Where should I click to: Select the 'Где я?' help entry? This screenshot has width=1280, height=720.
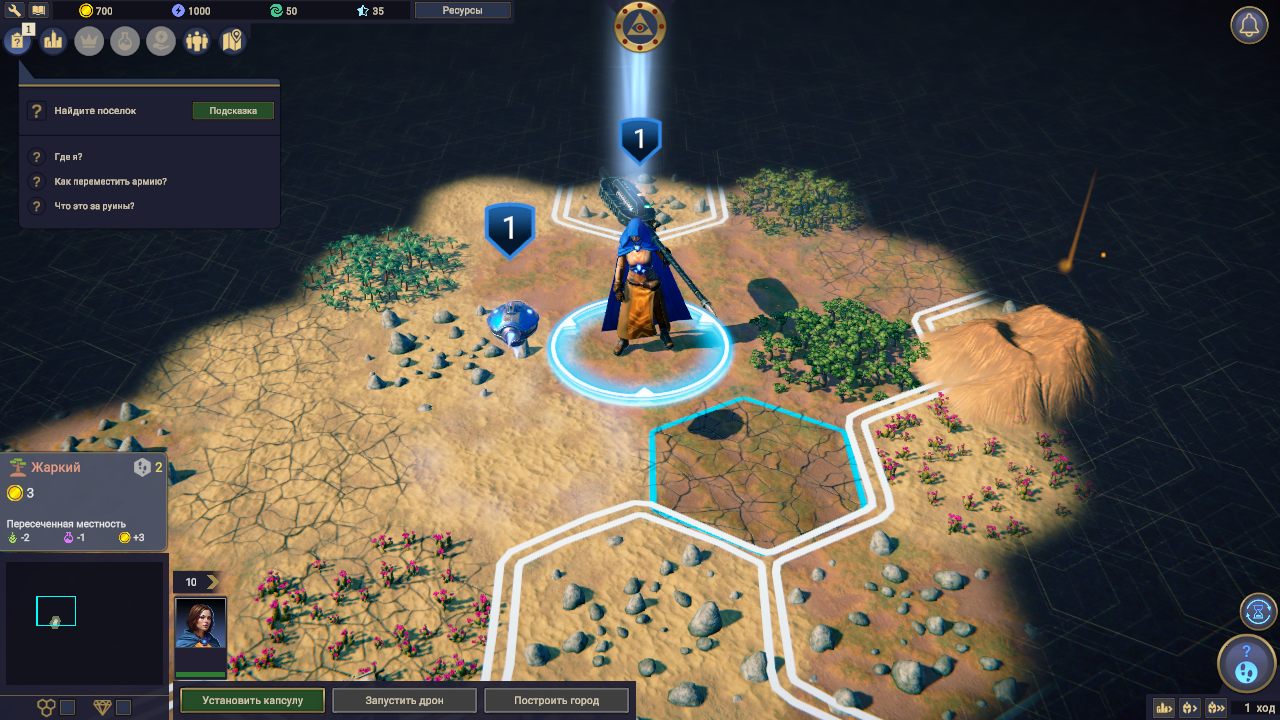click(68, 157)
